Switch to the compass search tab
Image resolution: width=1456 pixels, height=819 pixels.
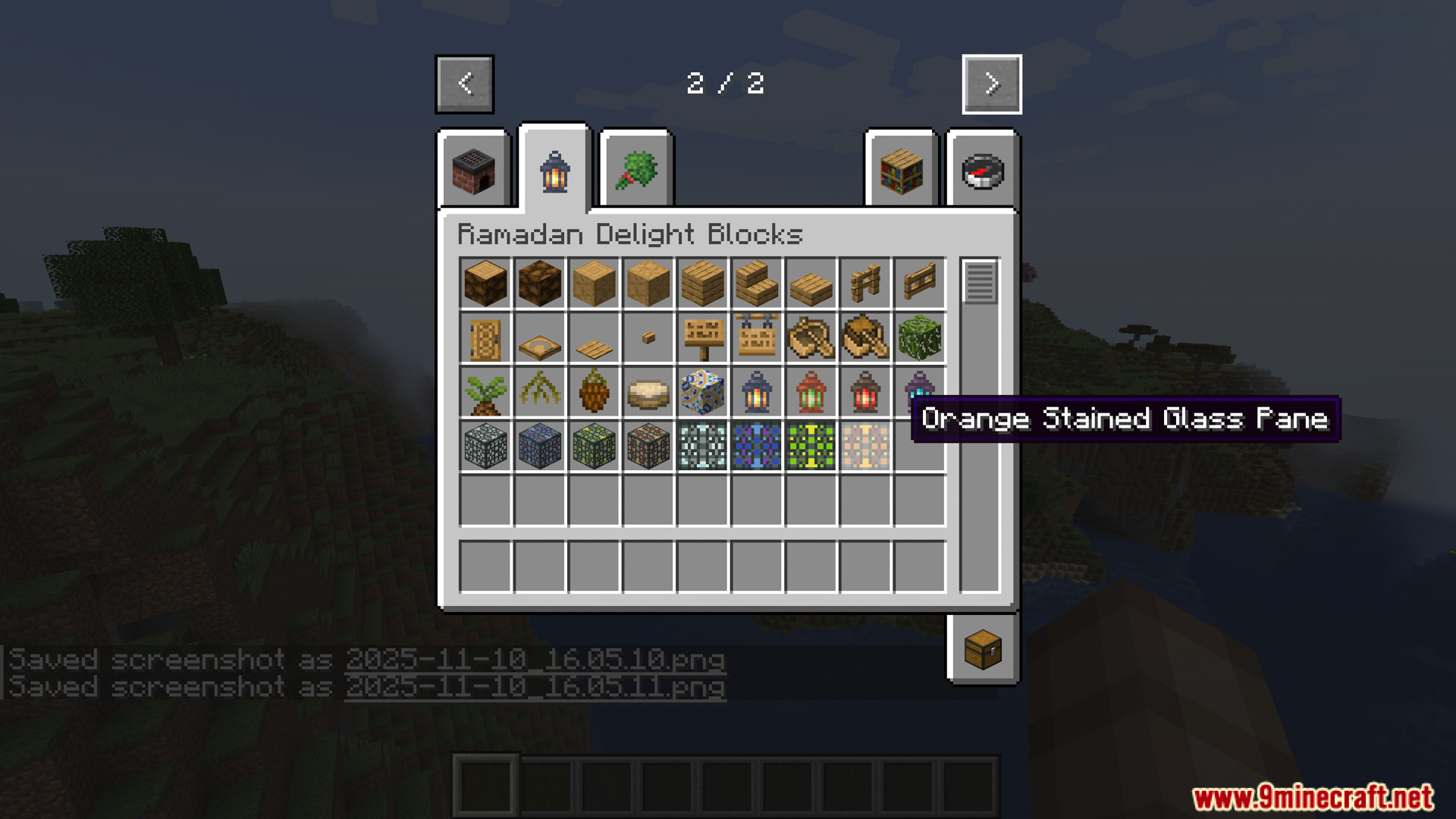(x=983, y=171)
